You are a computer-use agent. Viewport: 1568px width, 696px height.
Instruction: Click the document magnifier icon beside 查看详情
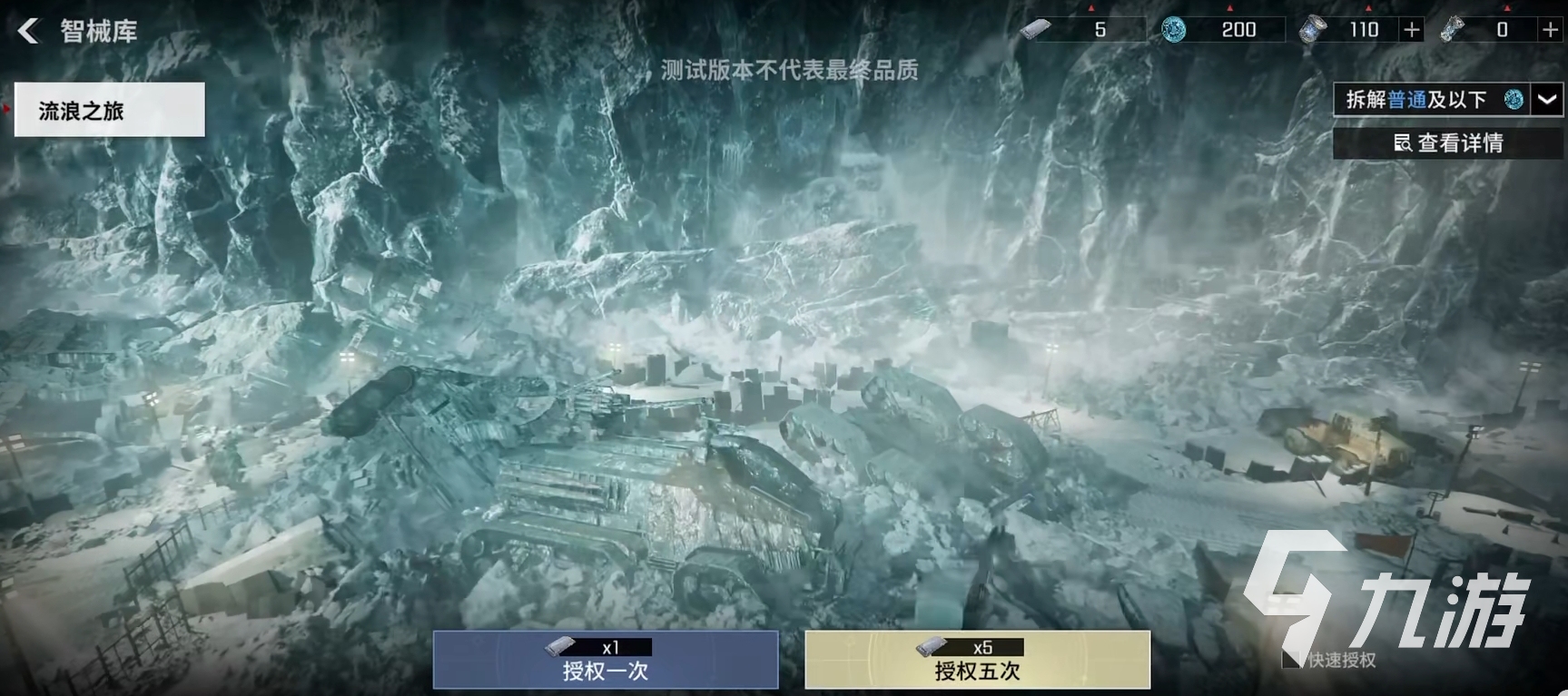[x=1404, y=142]
